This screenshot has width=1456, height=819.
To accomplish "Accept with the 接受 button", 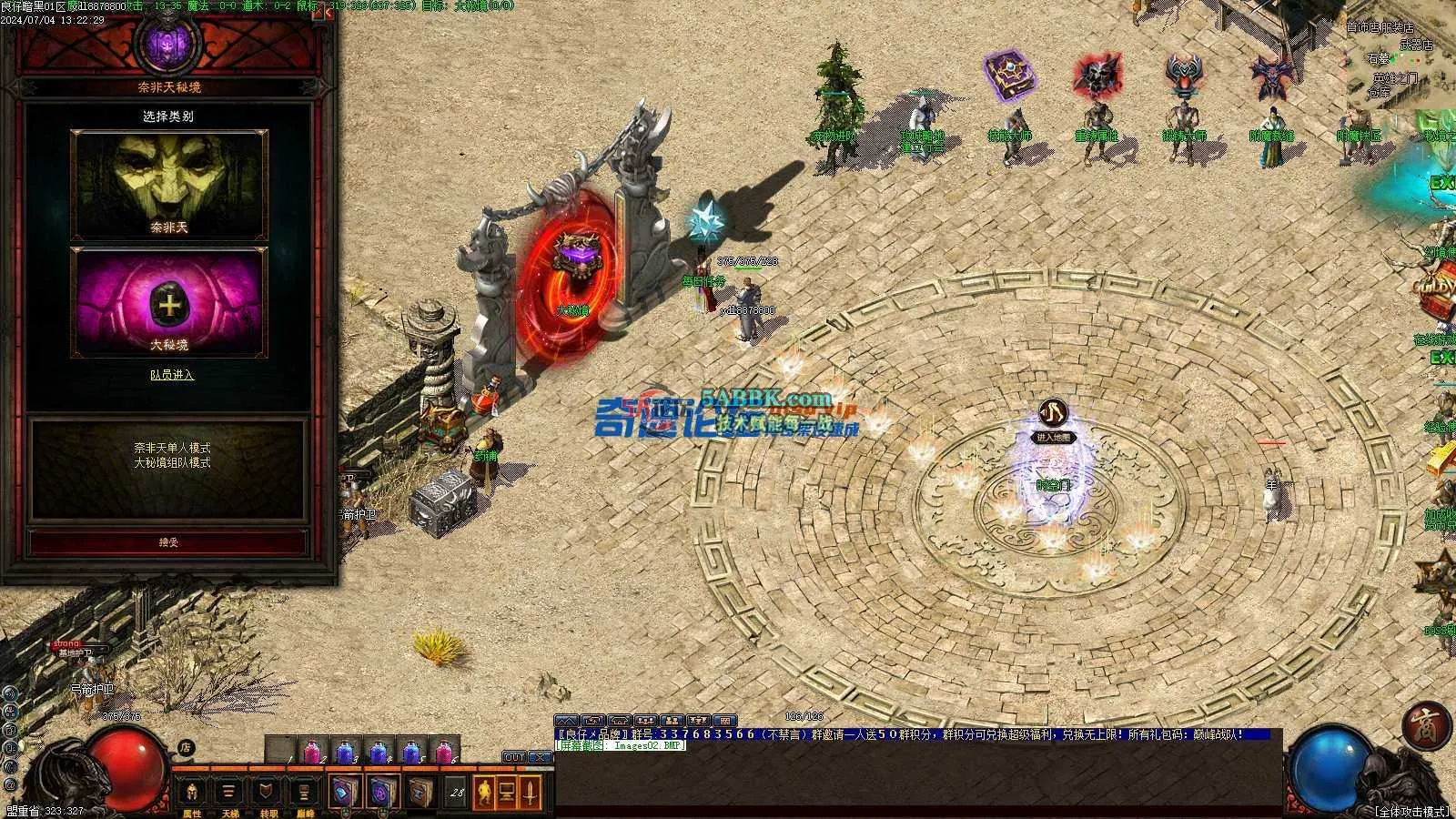I will point(169,542).
